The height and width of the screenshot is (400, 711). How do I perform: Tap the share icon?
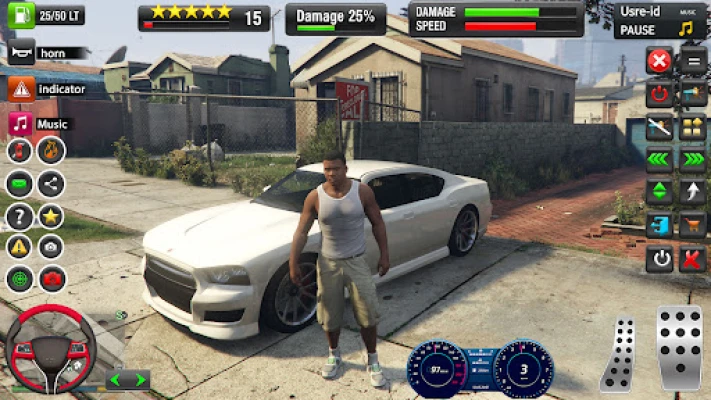(51, 184)
